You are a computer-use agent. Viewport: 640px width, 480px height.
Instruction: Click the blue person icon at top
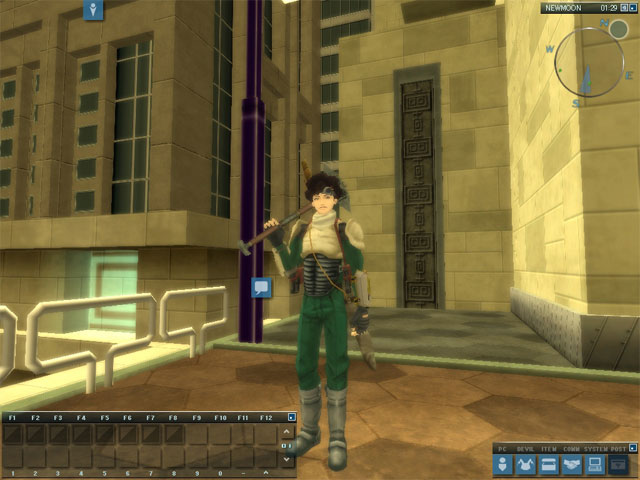[x=93, y=10]
